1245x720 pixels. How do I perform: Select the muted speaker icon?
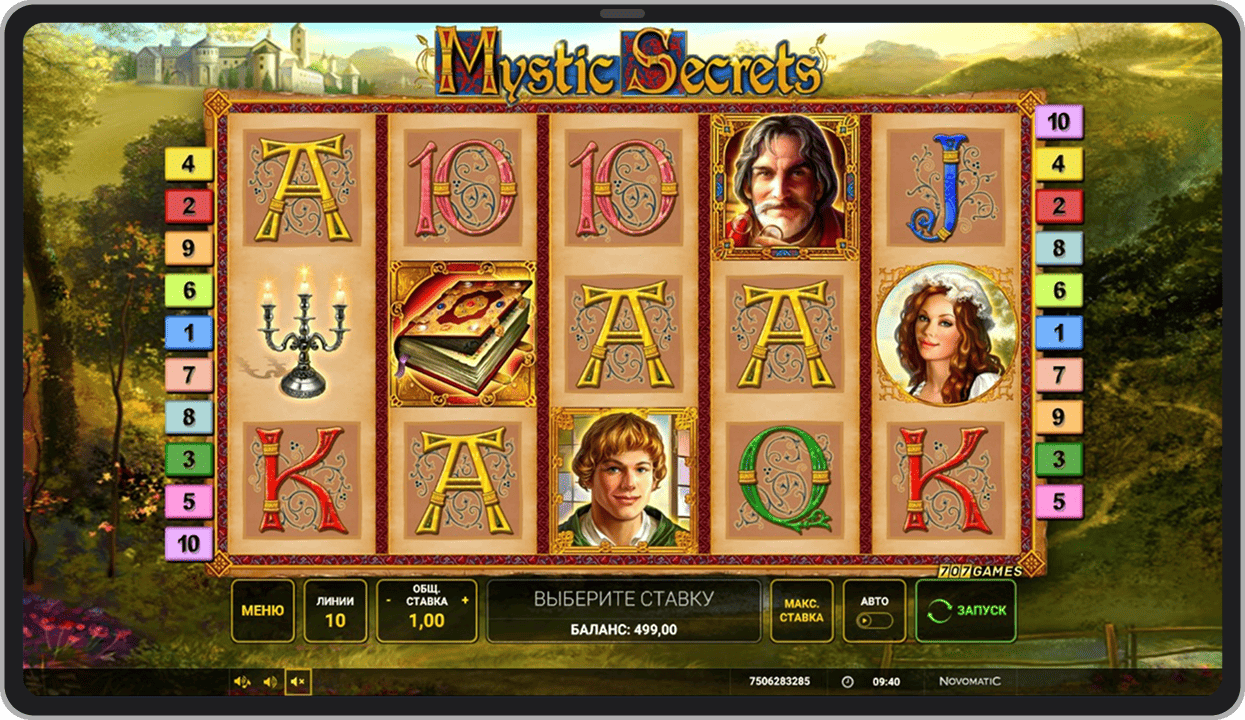point(297,682)
